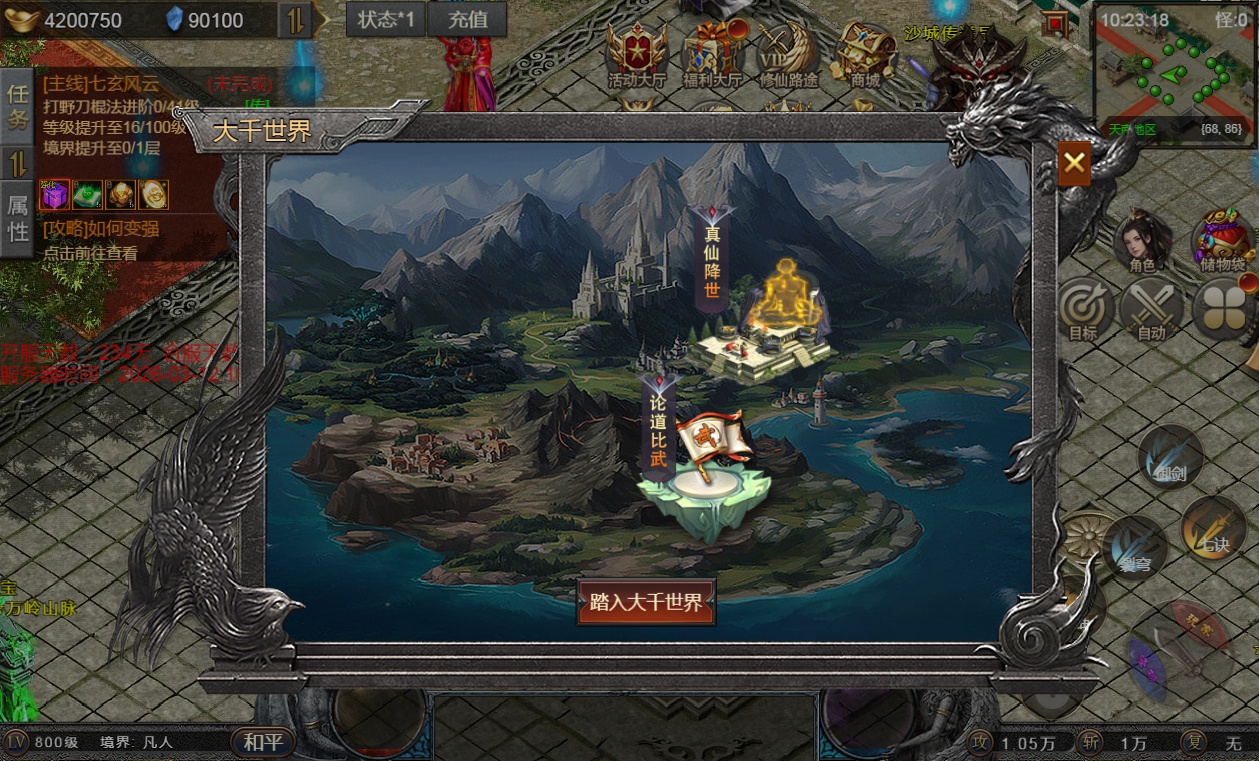Open the 充值 recharge button
This screenshot has height=761, width=1259.
[466, 20]
